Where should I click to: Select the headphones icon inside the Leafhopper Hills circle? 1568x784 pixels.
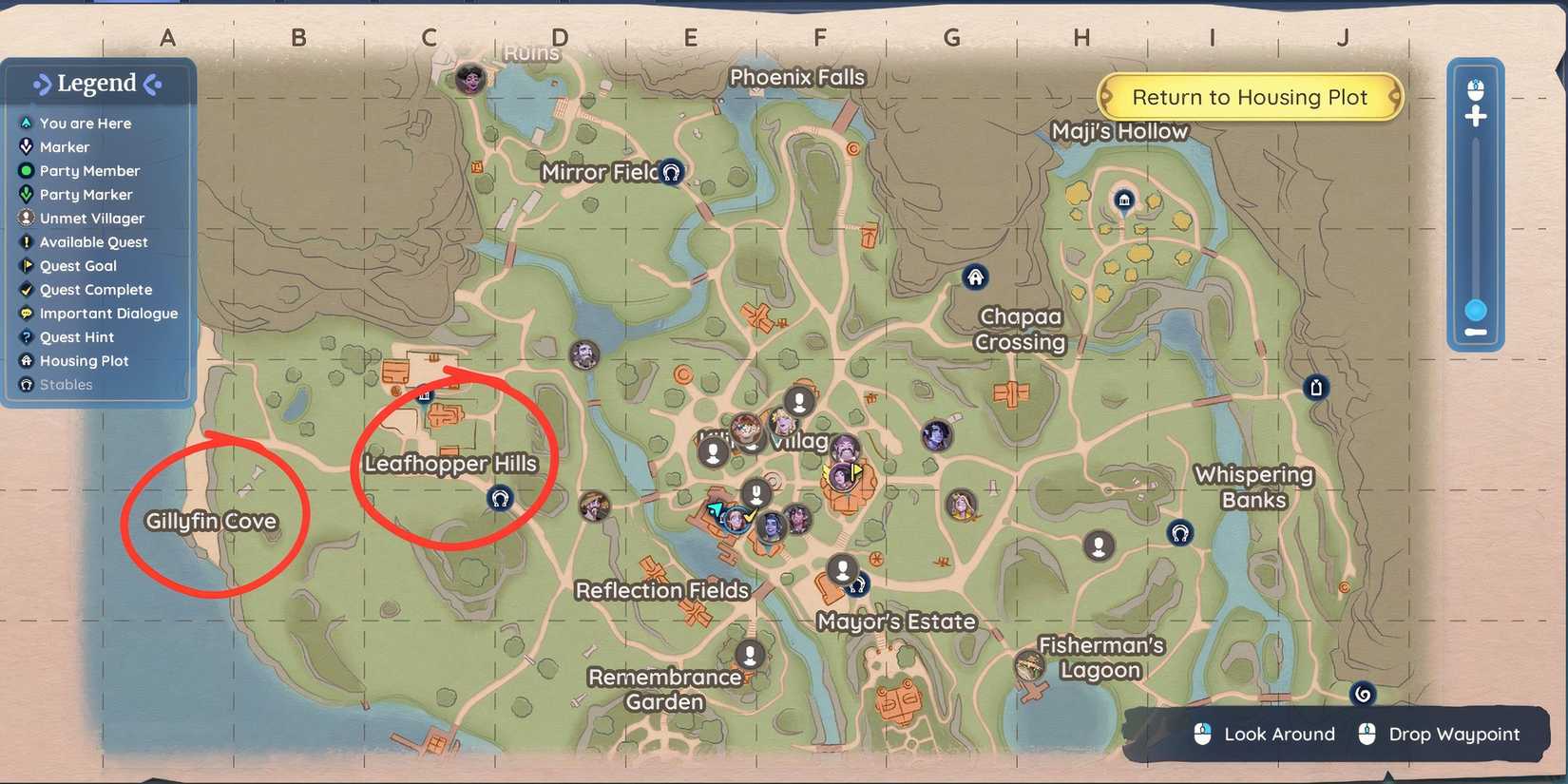501,497
